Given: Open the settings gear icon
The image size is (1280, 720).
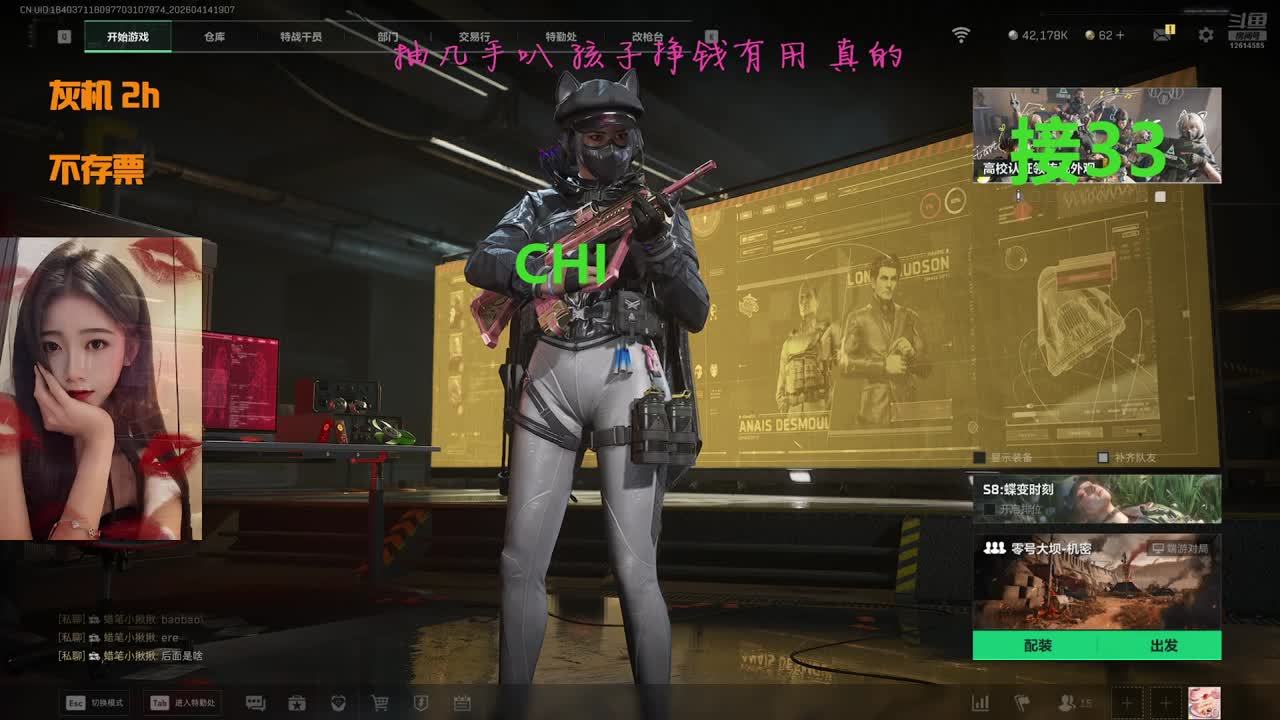Looking at the screenshot, I should pos(1206,35).
